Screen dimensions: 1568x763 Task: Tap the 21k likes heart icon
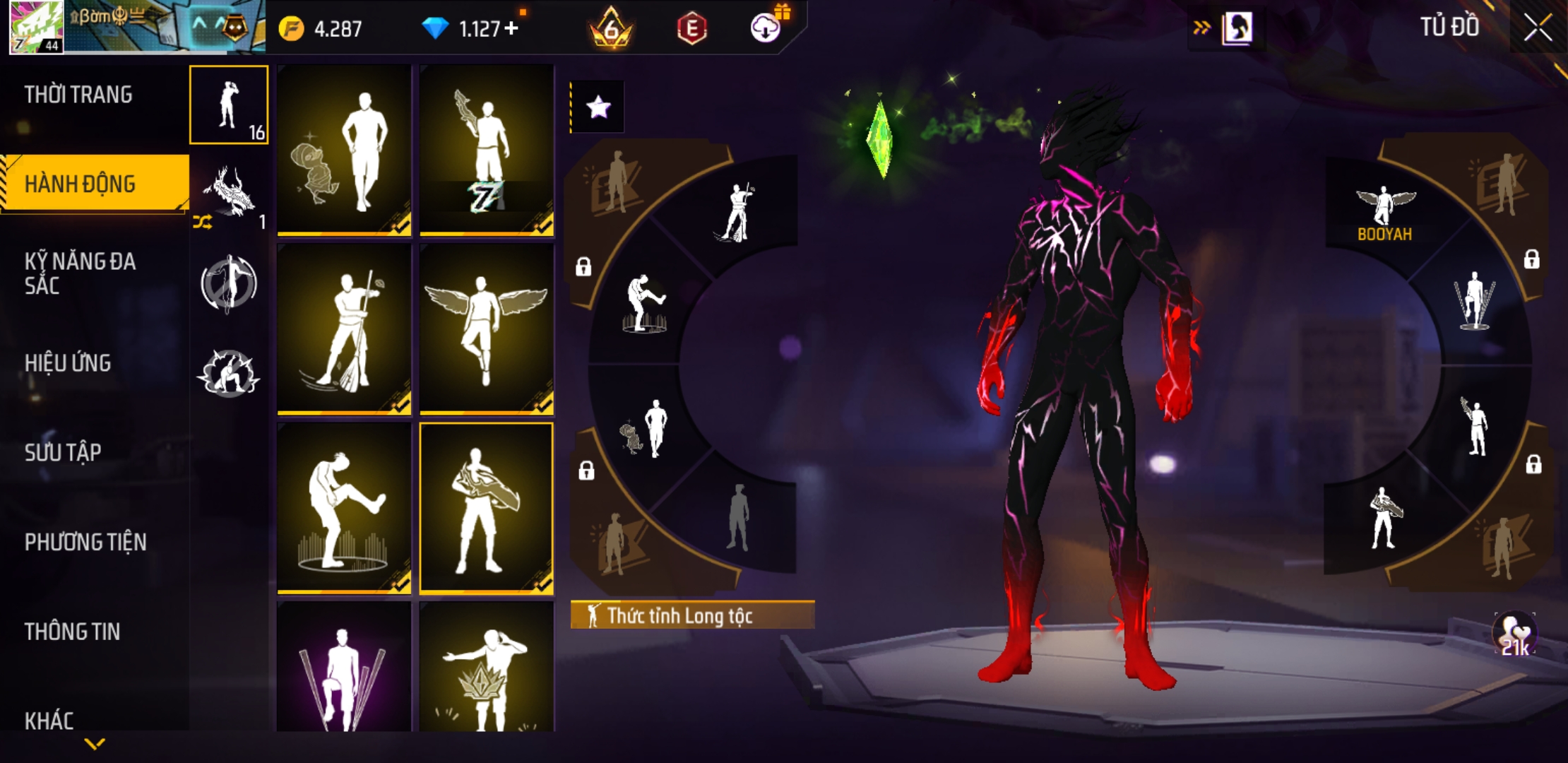(1514, 633)
